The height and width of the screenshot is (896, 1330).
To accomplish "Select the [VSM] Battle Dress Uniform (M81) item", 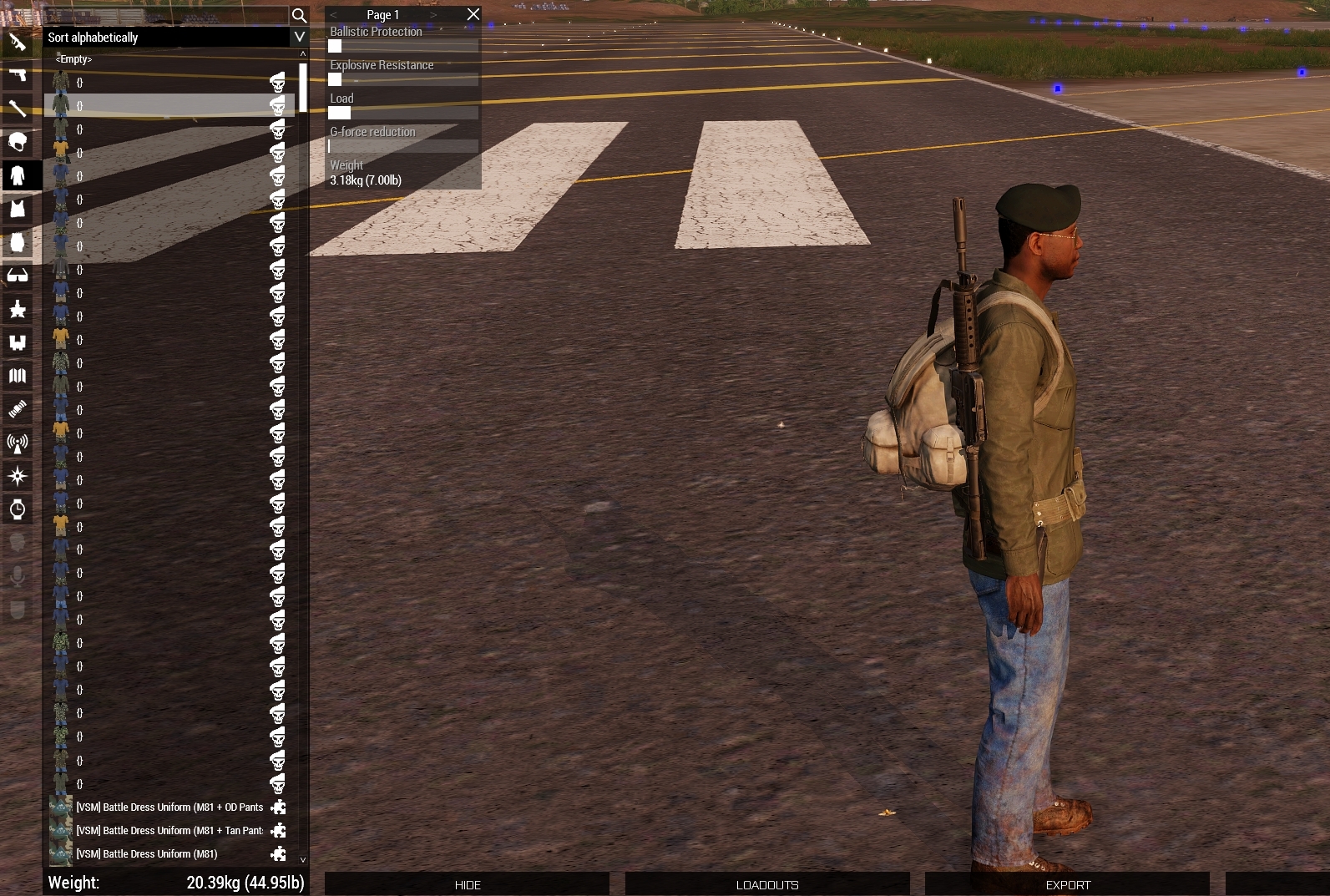I will coord(147,853).
